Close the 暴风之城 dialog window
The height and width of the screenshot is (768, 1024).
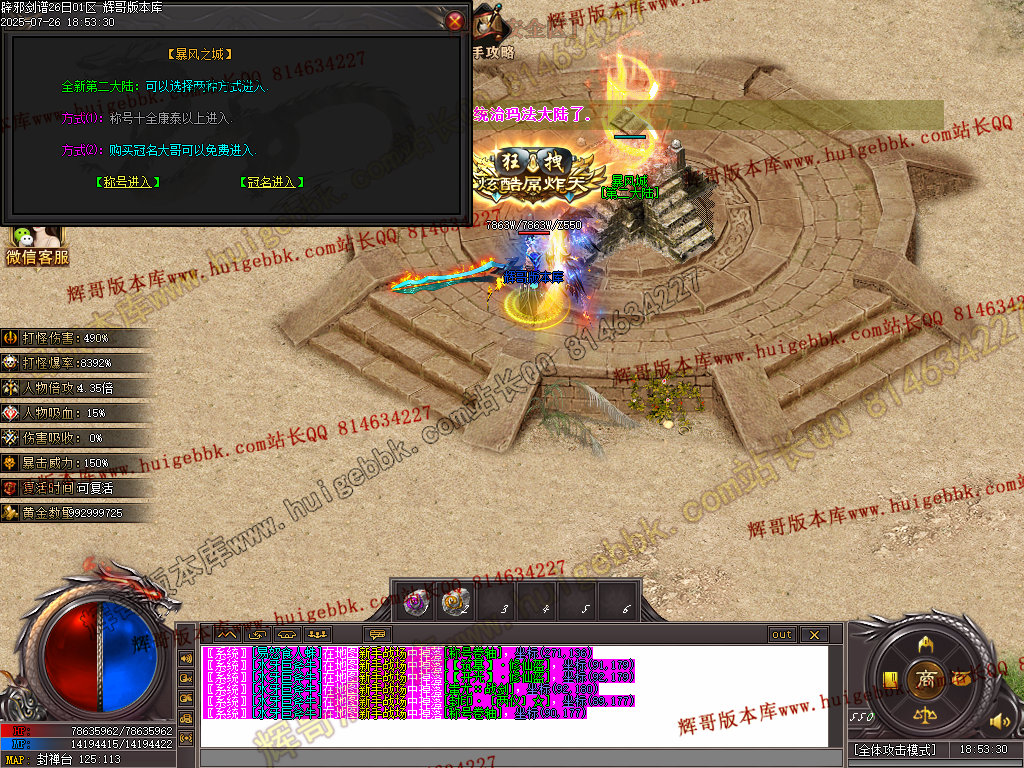point(455,21)
